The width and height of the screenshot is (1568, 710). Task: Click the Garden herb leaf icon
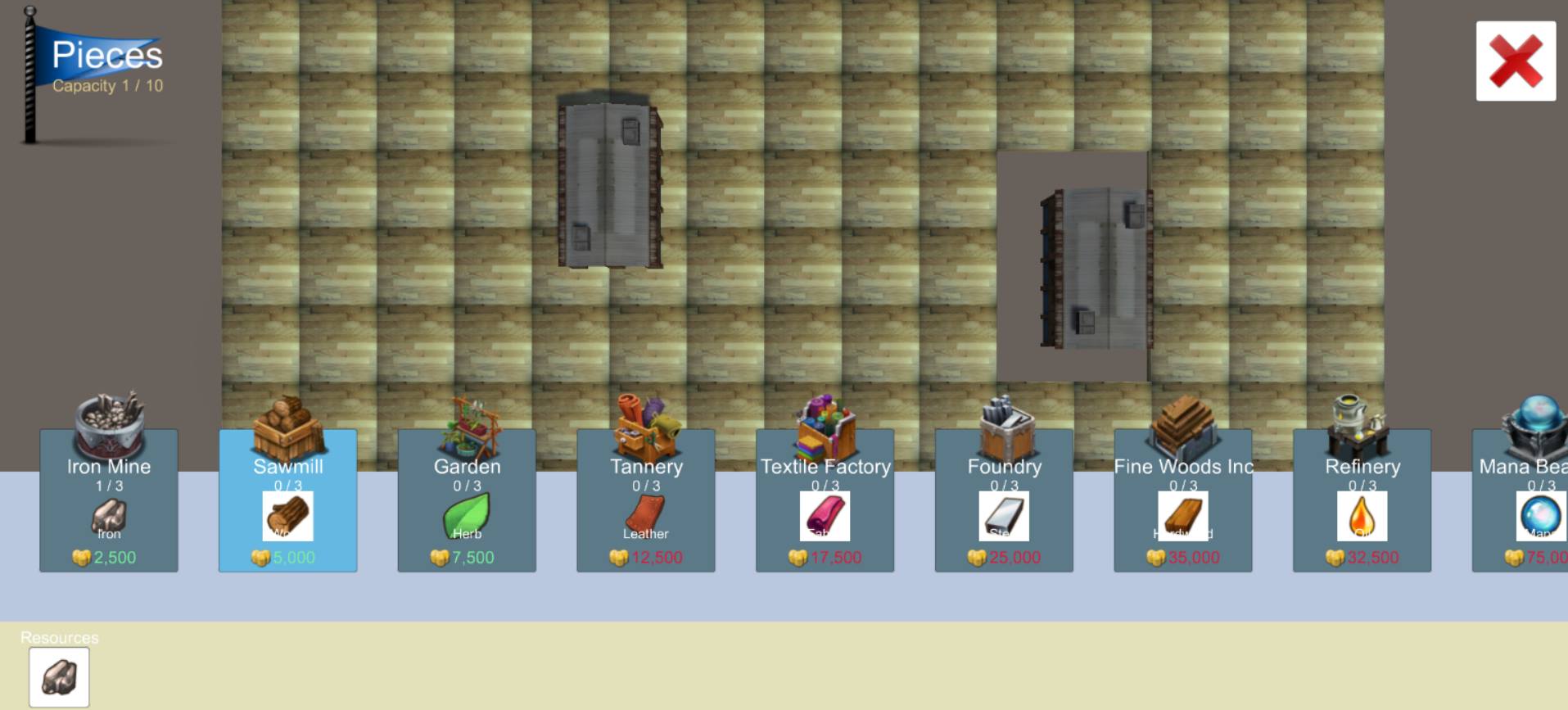point(468,516)
